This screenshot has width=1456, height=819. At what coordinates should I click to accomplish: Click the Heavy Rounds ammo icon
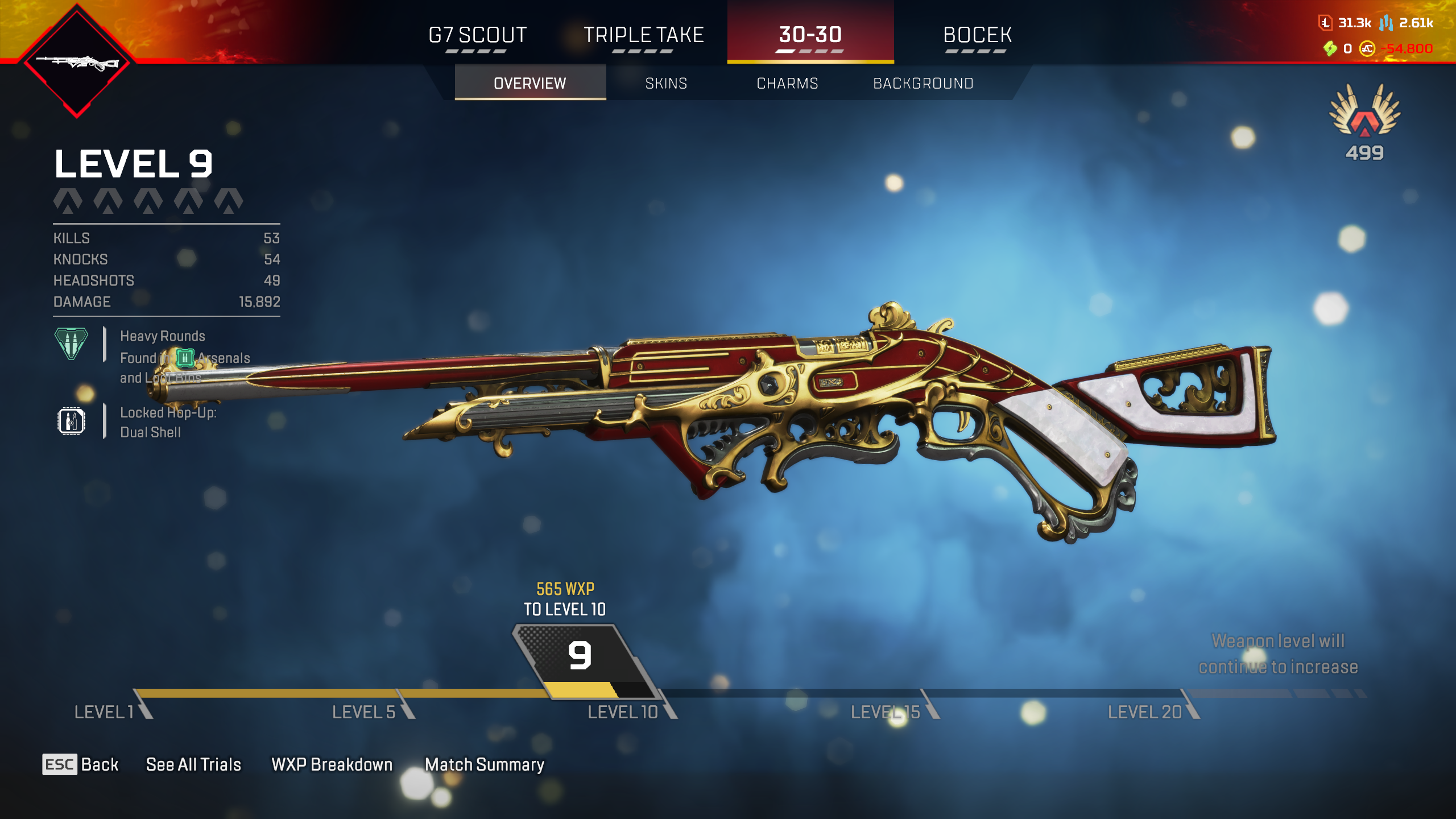pyautogui.click(x=71, y=343)
